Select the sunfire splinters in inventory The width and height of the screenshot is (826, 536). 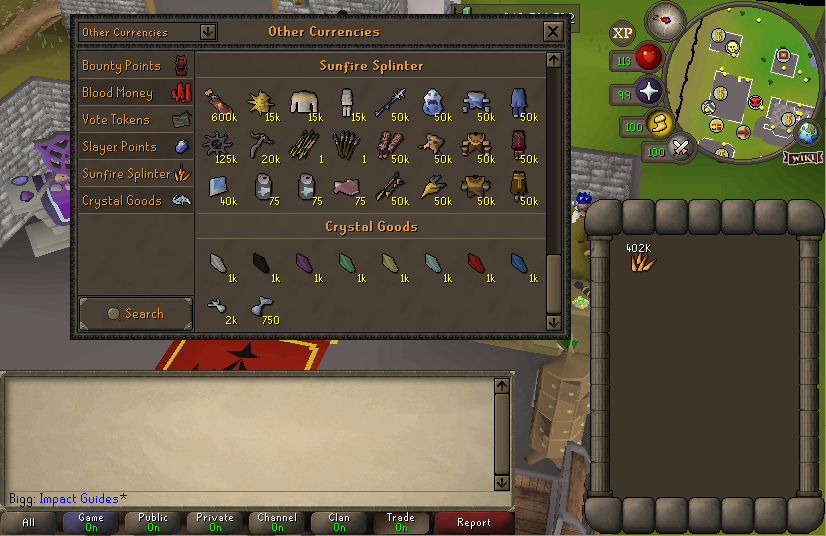tap(639, 262)
